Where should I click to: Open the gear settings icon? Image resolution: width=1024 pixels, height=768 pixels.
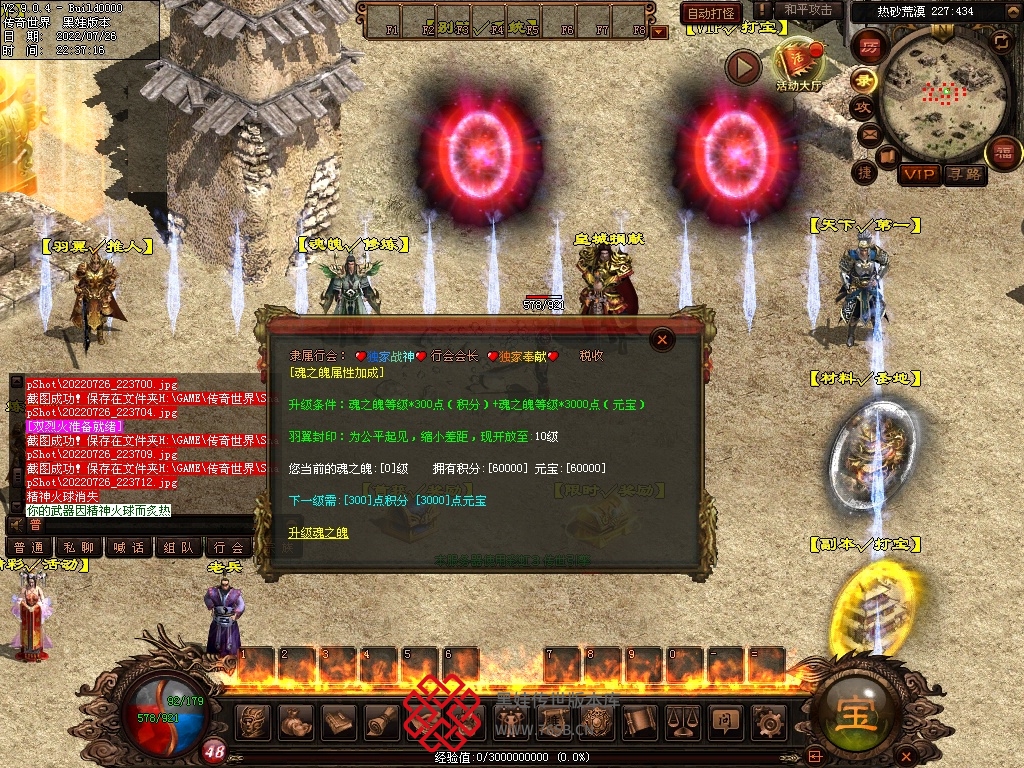pyautogui.click(x=768, y=720)
